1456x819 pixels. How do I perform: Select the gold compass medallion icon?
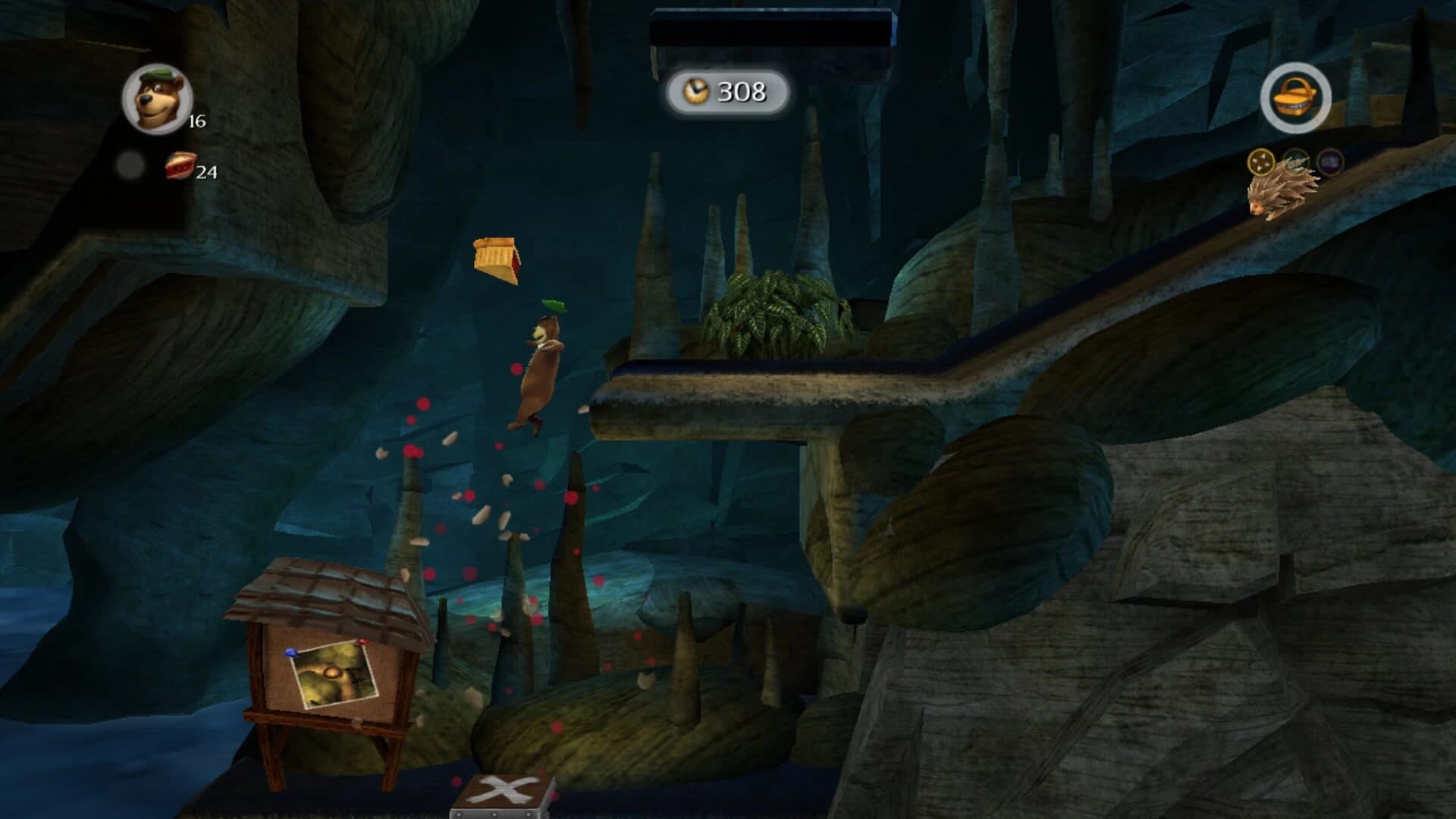pos(1261,162)
